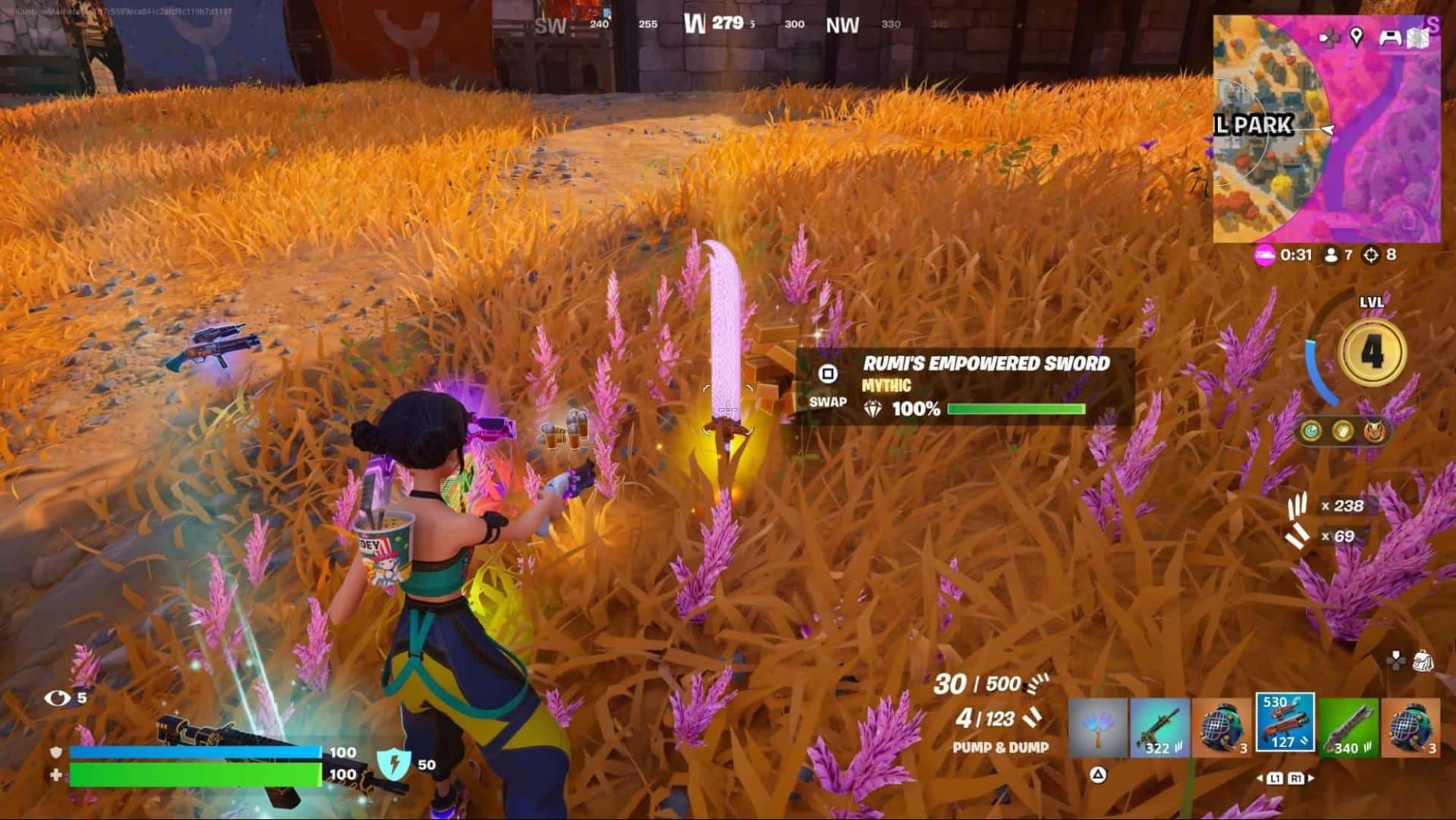The image size is (1456, 820).
Task: Open the backpack inventory icon
Action: pyautogui.click(x=1423, y=660)
